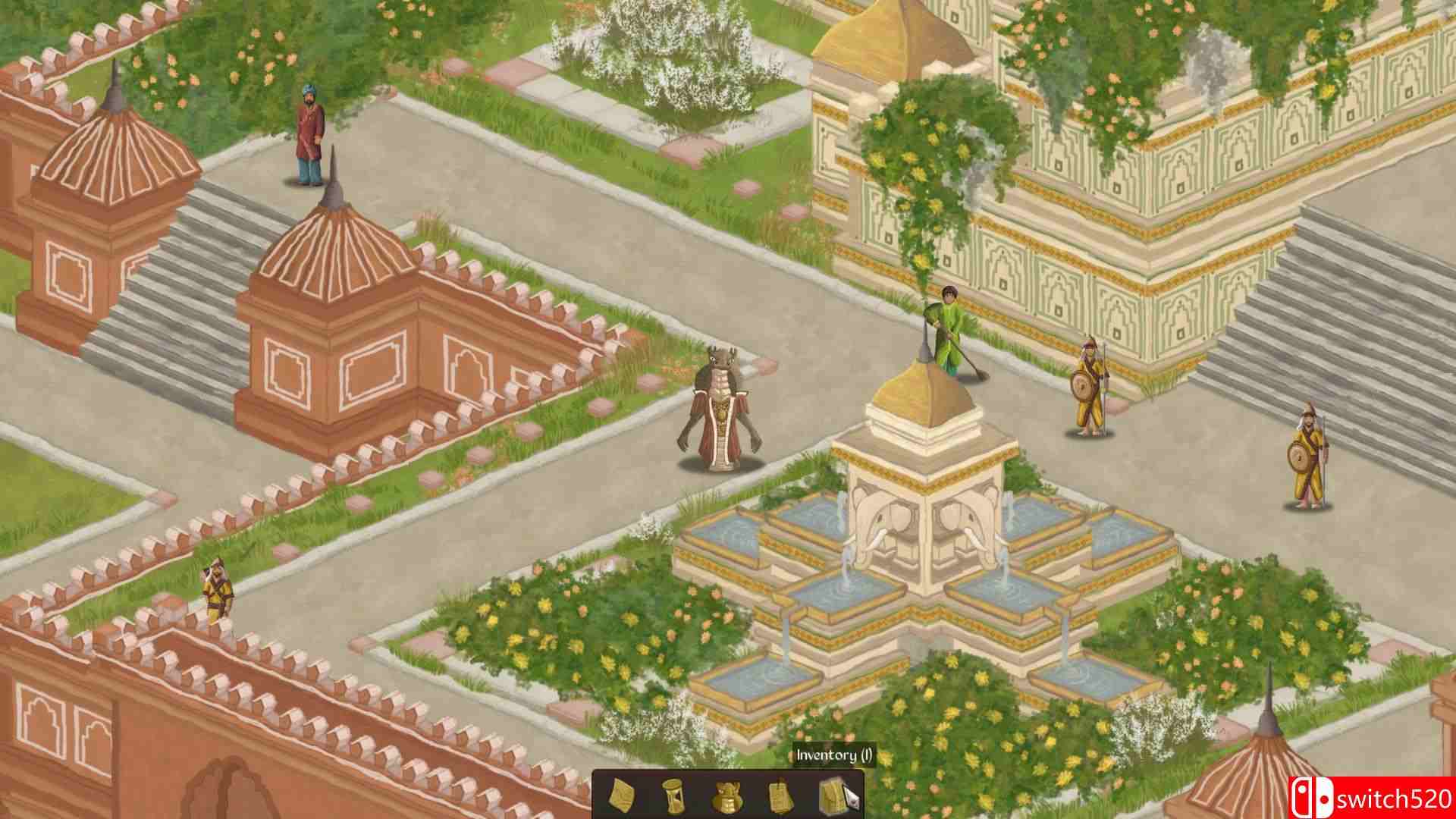The width and height of the screenshot is (1456, 819).
Task: Click the Inventory (I) tooltip label
Action: tap(834, 755)
